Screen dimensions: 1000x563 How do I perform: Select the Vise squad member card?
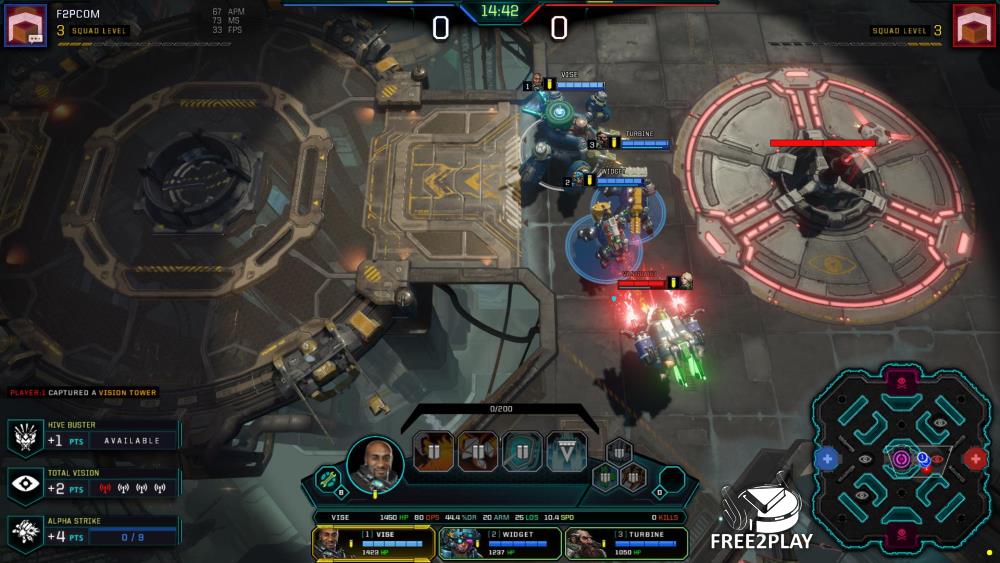pyautogui.click(x=373, y=542)
